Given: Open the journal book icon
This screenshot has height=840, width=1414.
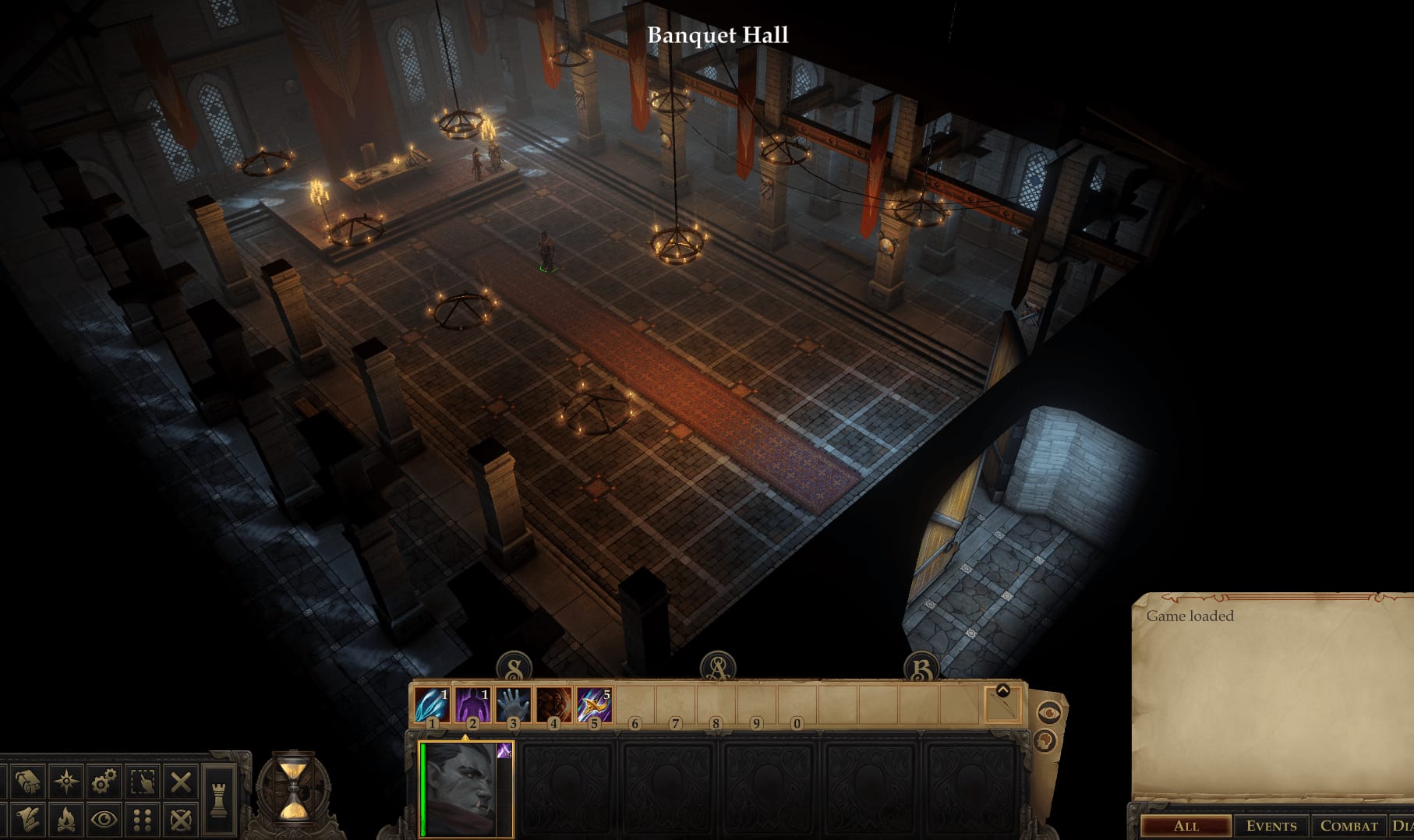Looking at the screenshot, I should (x=28, y=781).
